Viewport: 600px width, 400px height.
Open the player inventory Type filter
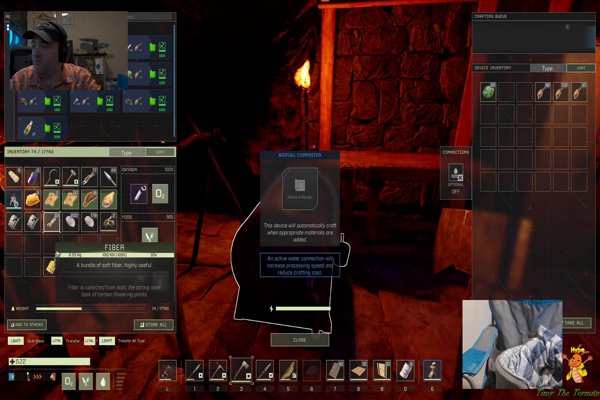[127, 153]
